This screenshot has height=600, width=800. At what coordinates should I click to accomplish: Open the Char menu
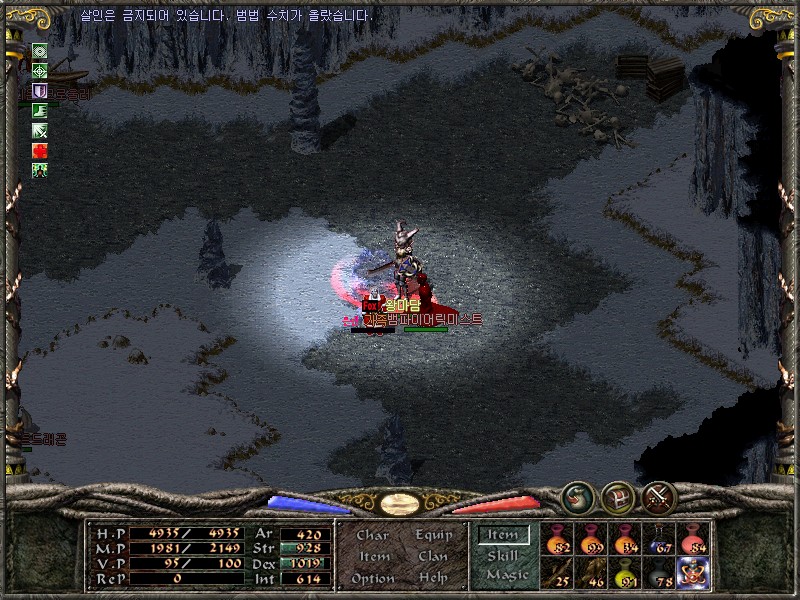click(x=372, y=535)
